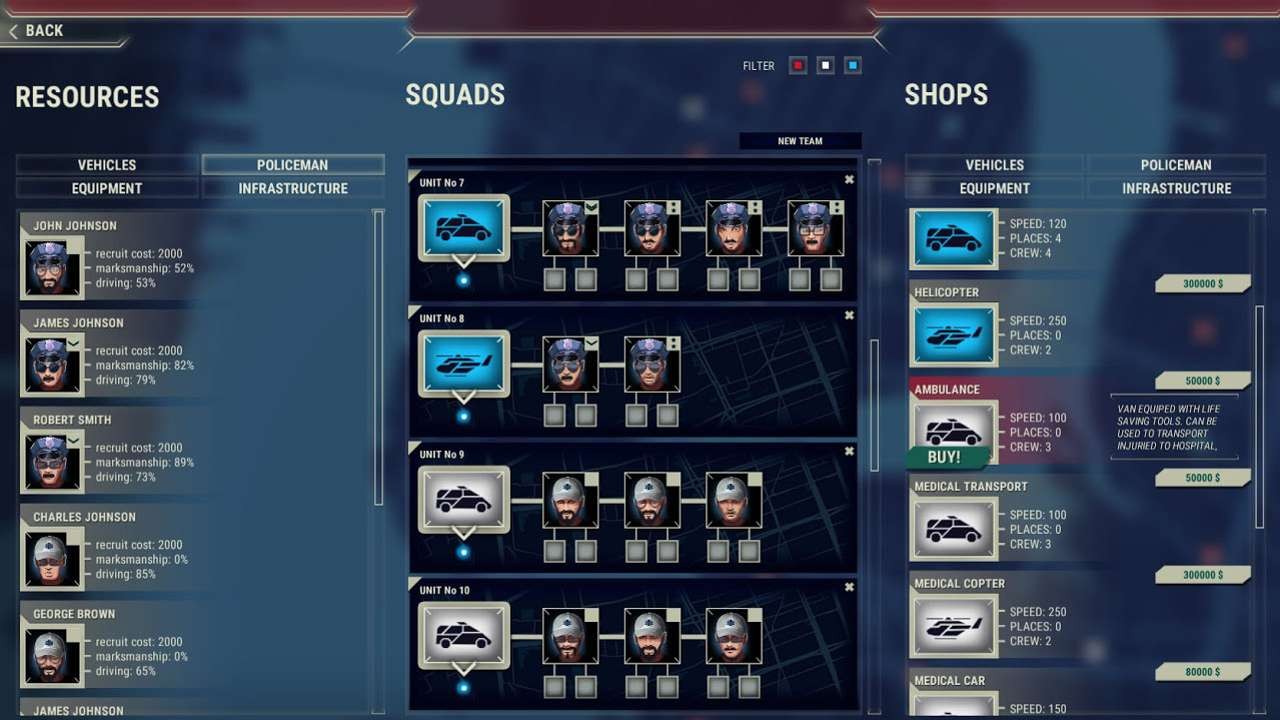Switch Shops to the Equipment tab
Screen dimensions: 1280x720
pyautogui.click(x=995, y=188)
